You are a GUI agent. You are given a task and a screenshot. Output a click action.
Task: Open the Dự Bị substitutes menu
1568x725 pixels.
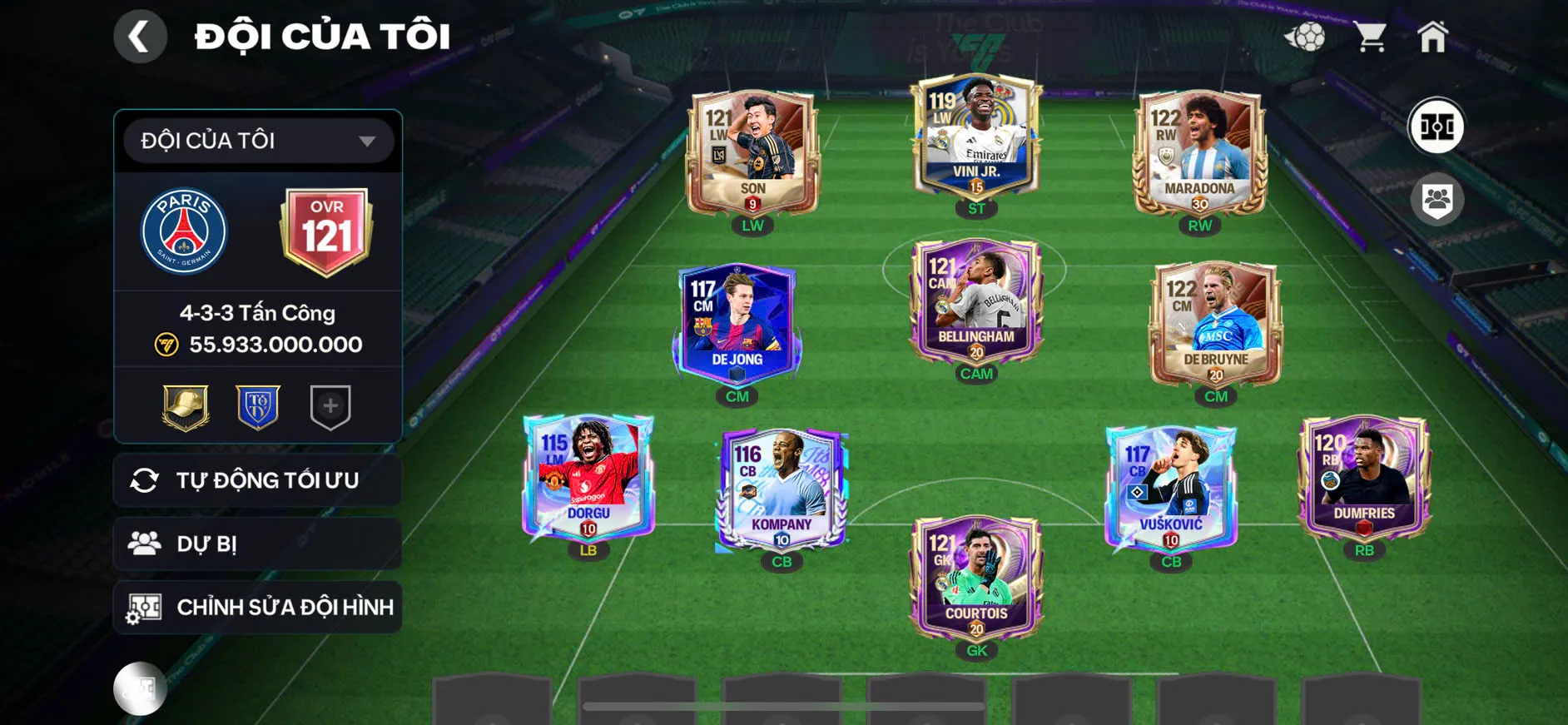[258, 544]
